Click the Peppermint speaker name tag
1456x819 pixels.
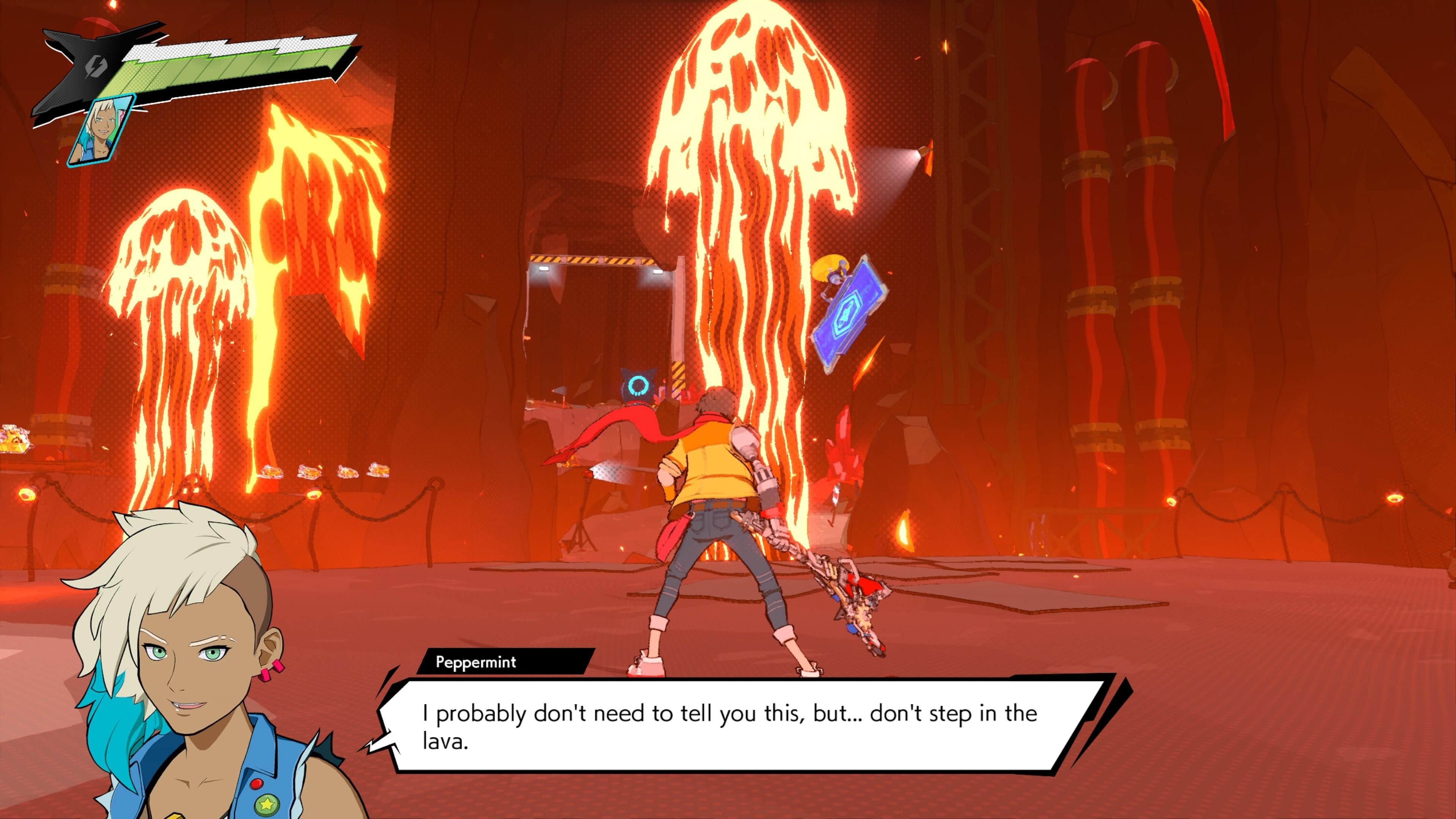[476, 662]
